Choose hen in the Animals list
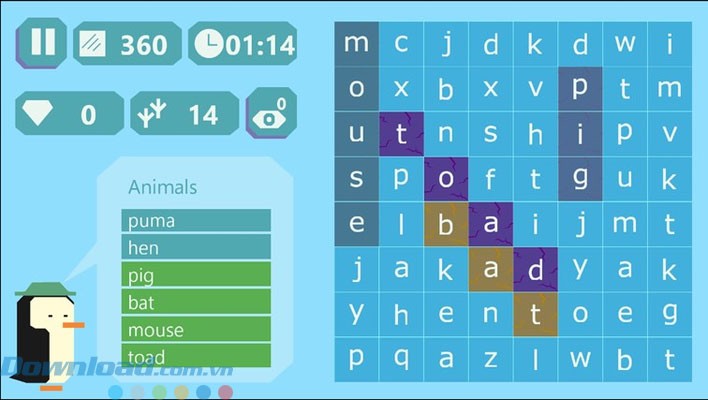The image size is (708, 400). point(196,247)
